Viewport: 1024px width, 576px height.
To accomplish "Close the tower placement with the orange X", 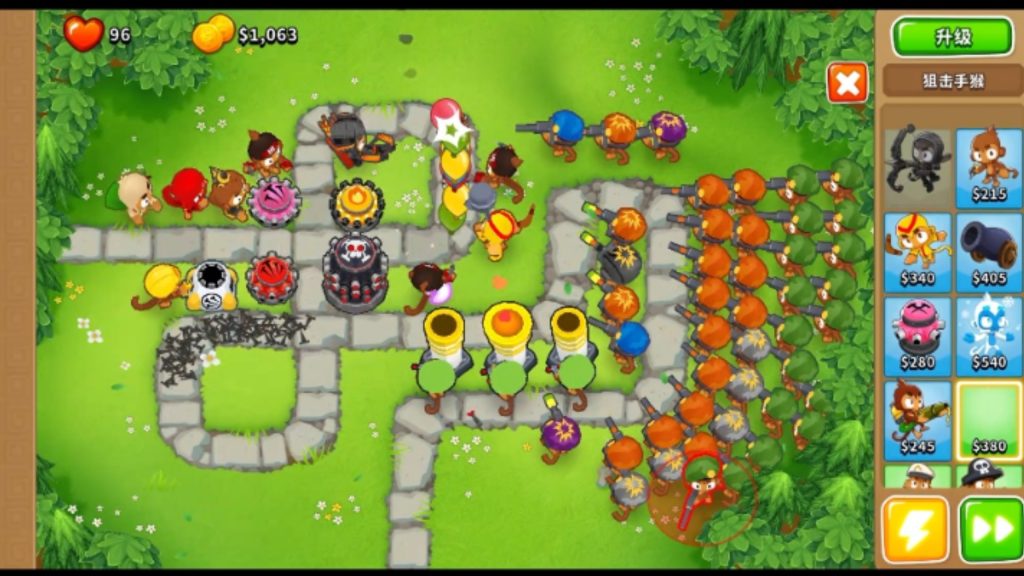I will coord(847,83).
